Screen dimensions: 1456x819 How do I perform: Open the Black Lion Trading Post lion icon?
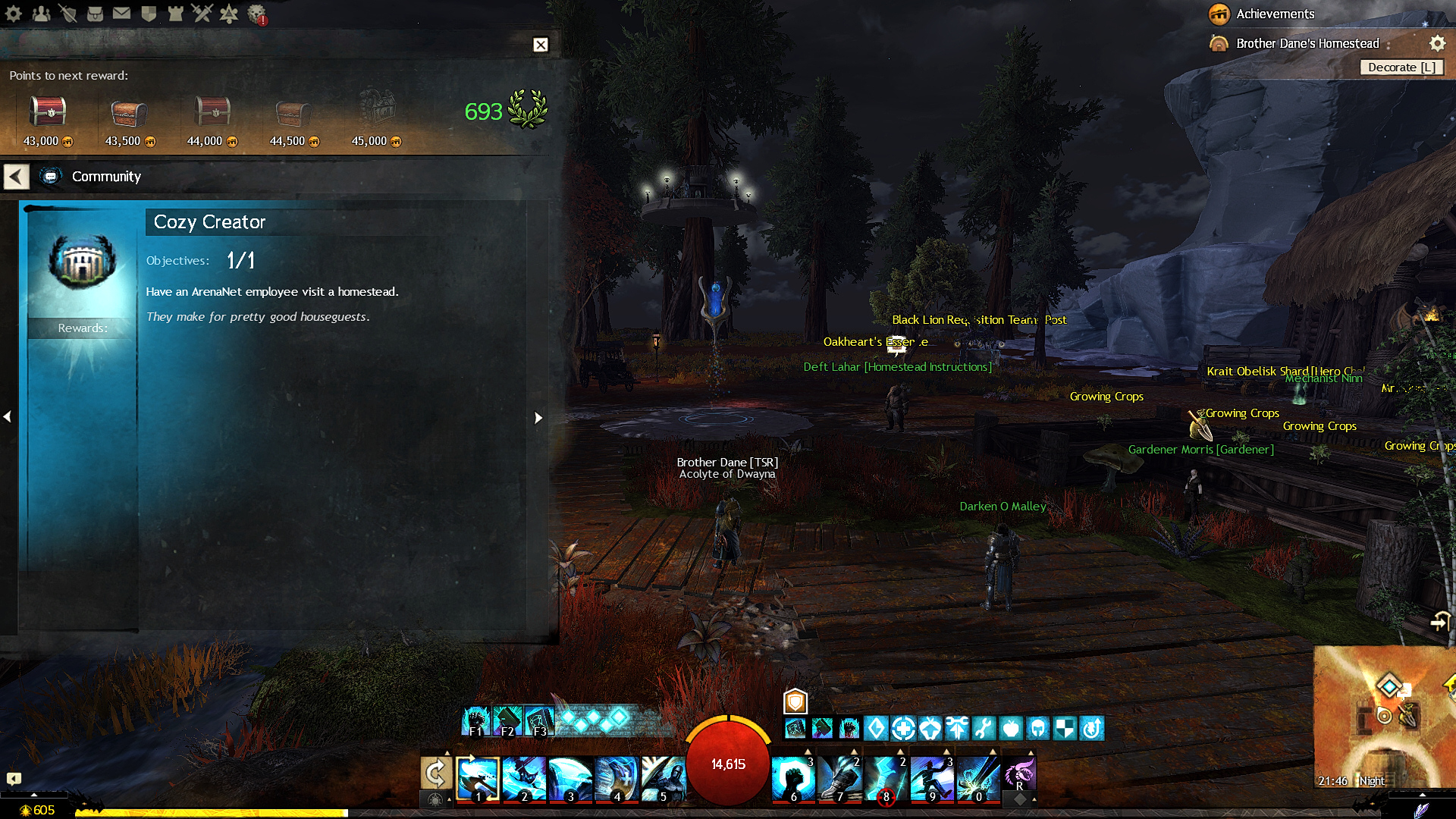pyautogui.click(x=257, y=14)
